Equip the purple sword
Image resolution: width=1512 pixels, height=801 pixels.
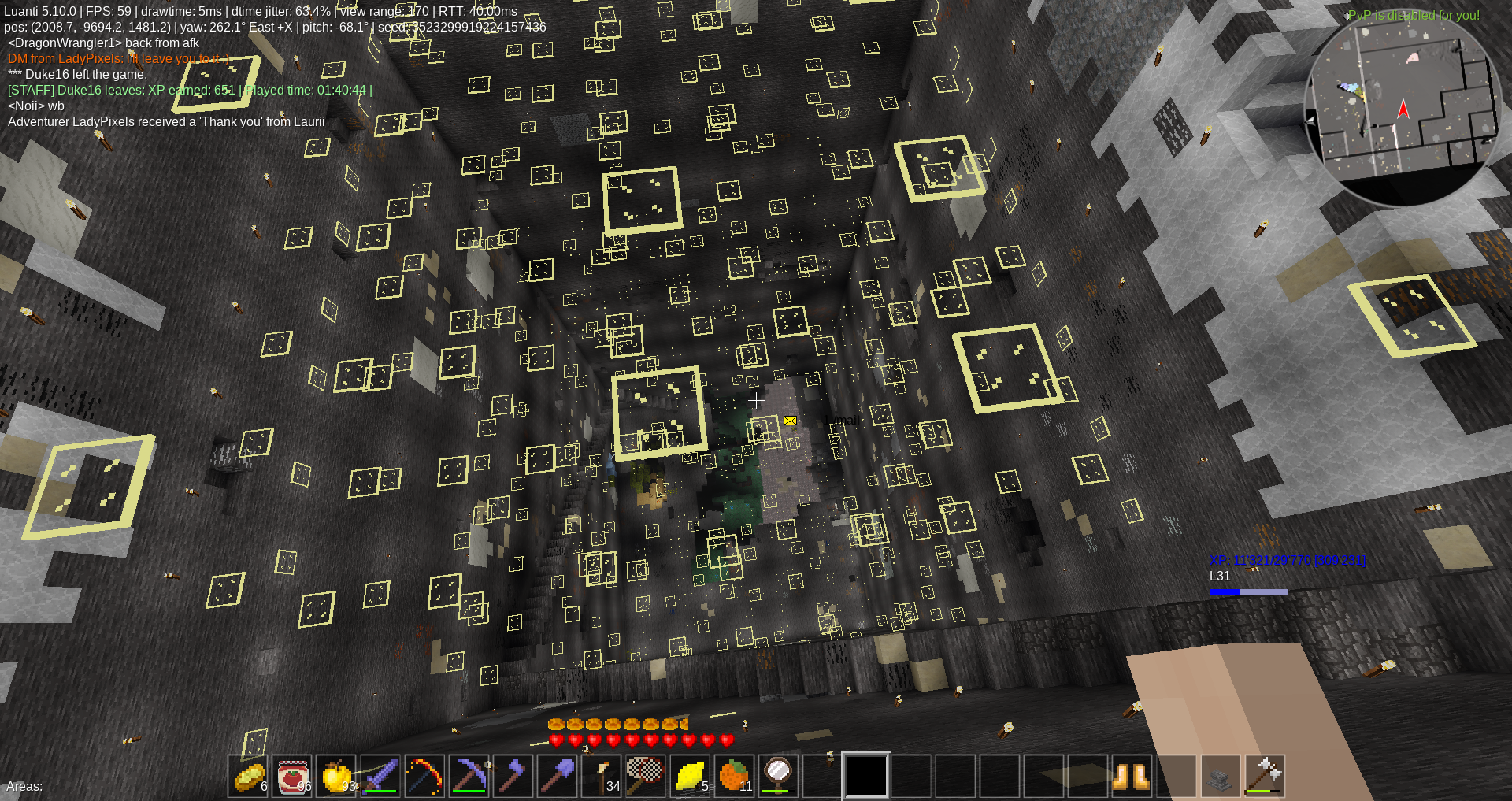coord(381,776)
